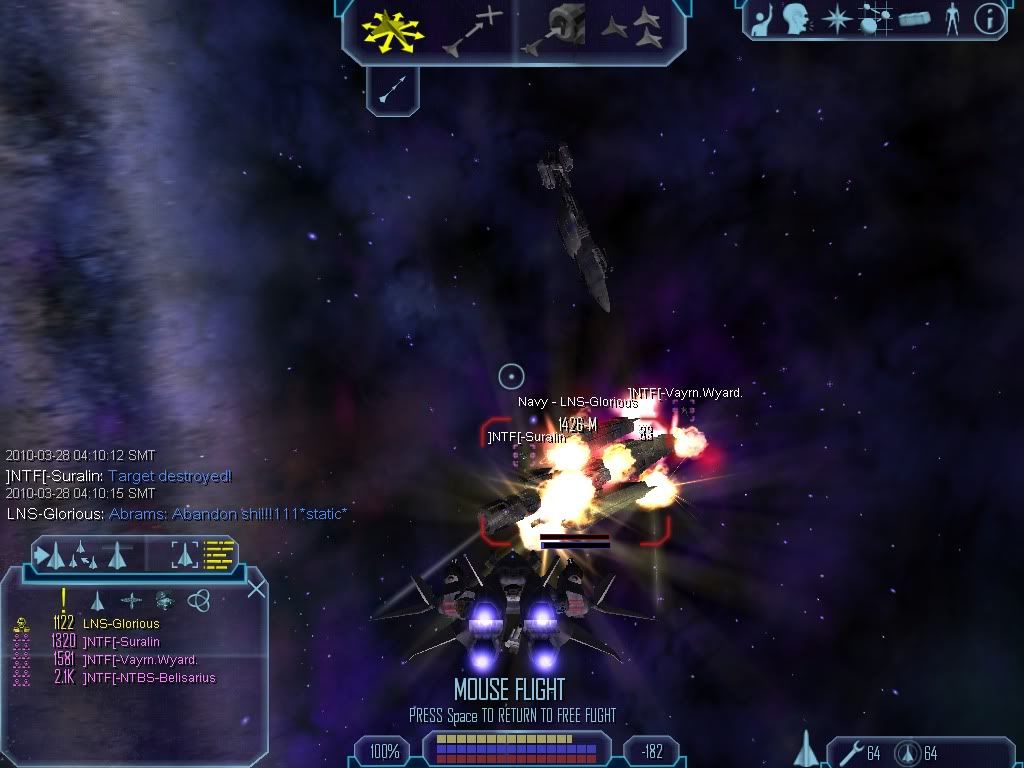Activate the Formation maneuver with three ships
The height and width of the screenshot is (768, 1024).
[634, 30]
